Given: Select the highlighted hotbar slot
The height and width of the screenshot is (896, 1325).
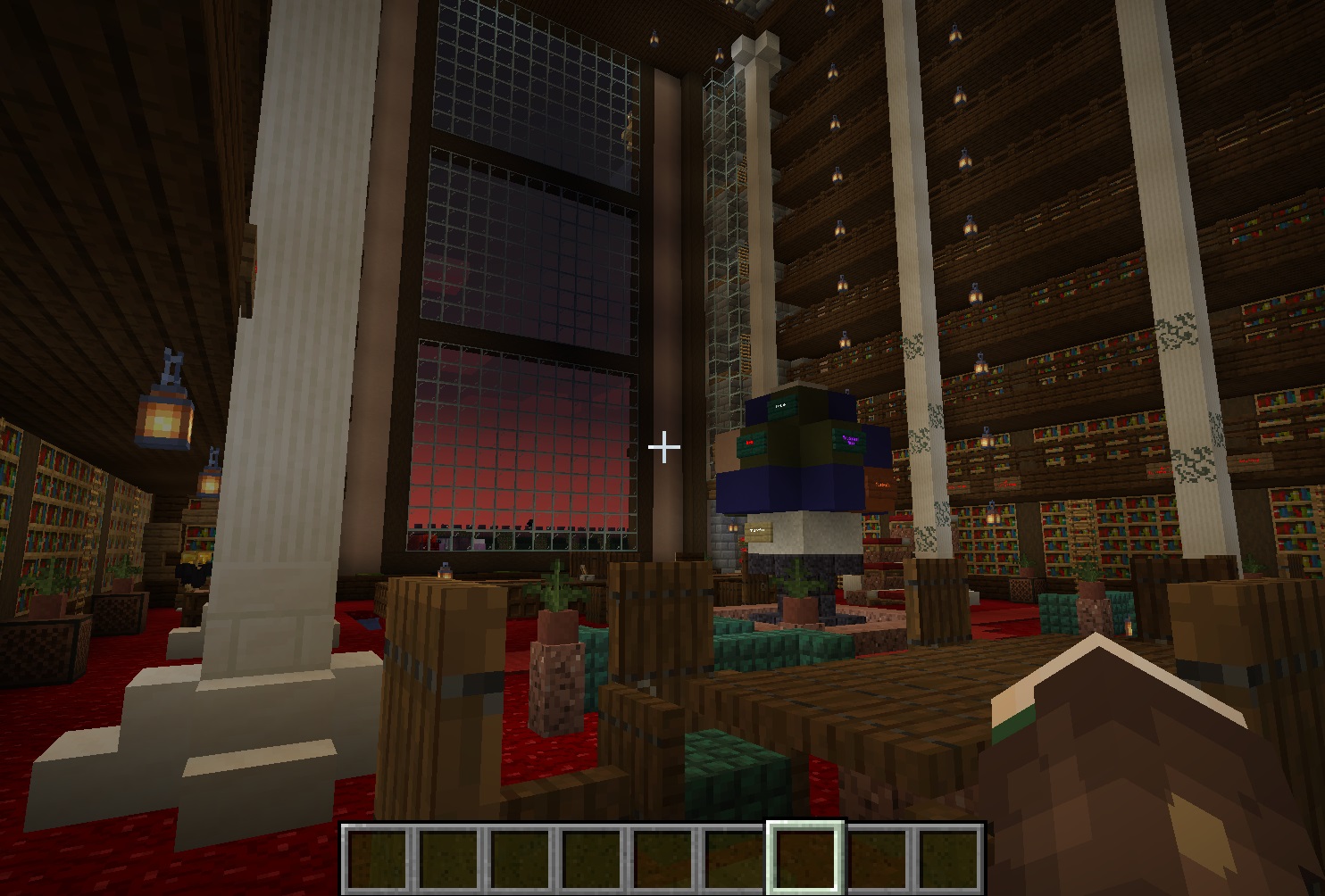Looking at the screenshot, I should click(x=806, y=858).
